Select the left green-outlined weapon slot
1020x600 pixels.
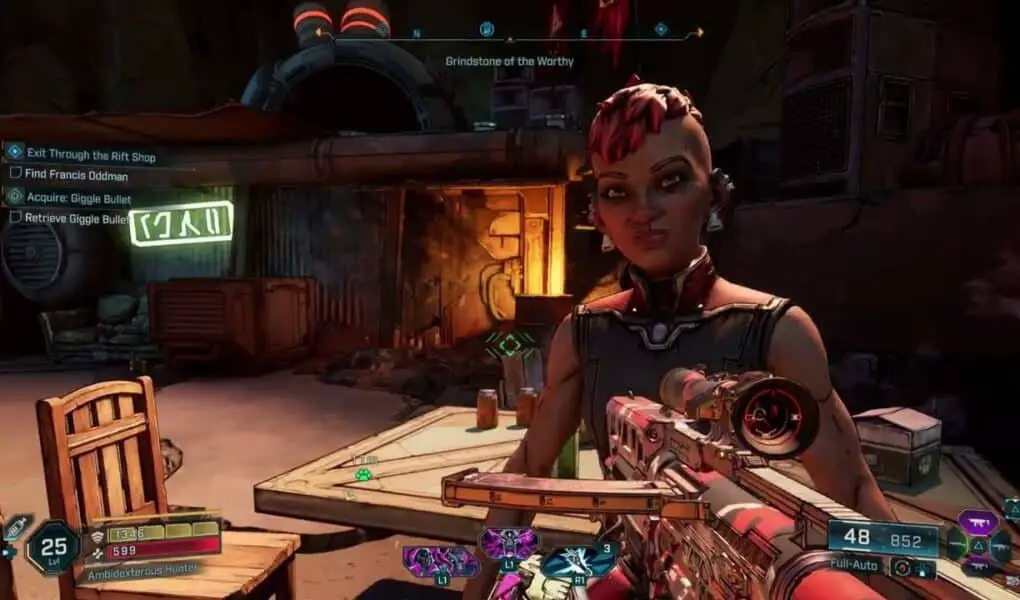[957, 544]
